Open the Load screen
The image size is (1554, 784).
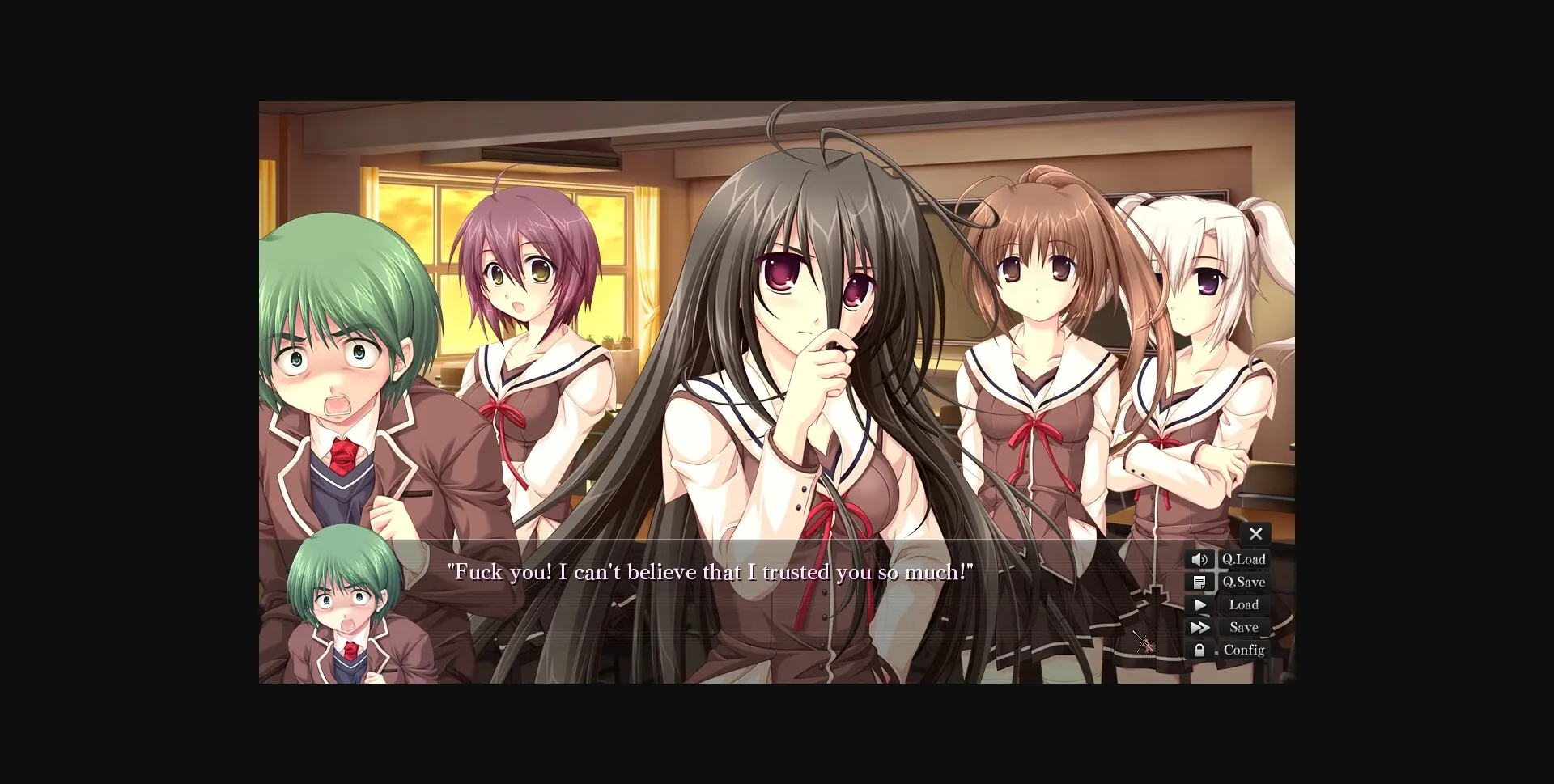tap(1243, 604)
